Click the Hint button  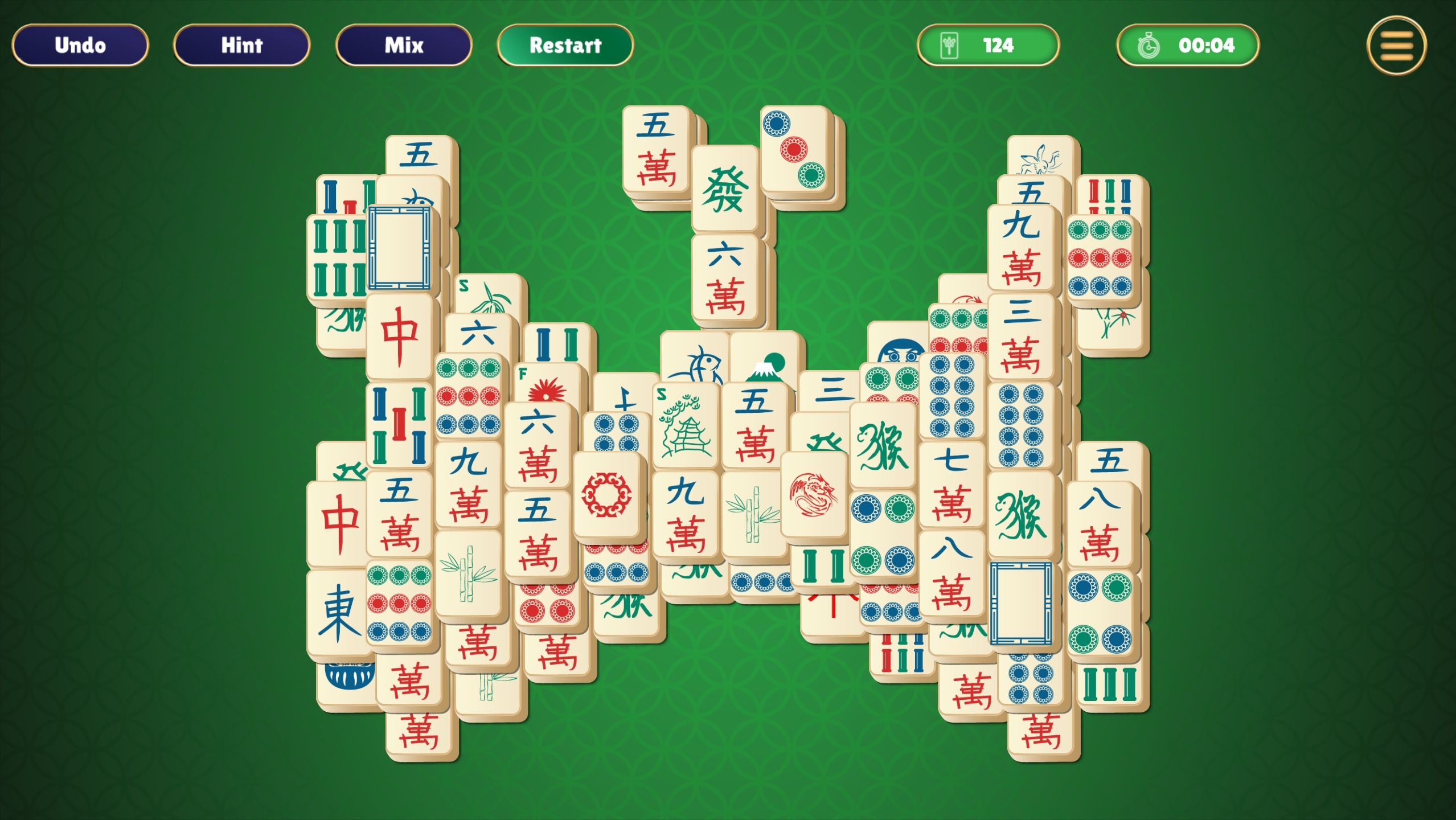[241, 46]
